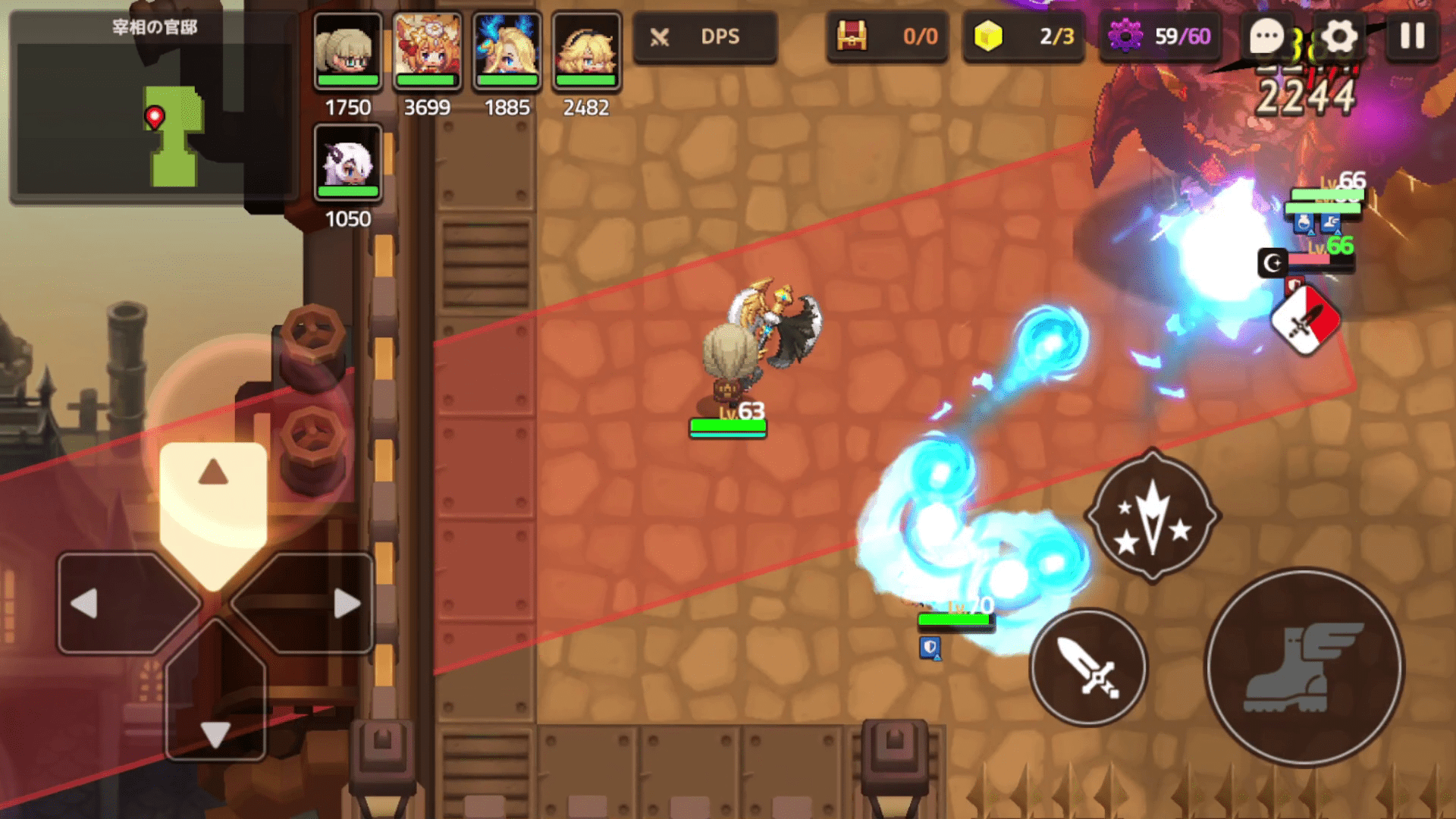Screen dimensions: 1456x819
Task: Open the chat speech bubble
Action: coord(1266,36)
